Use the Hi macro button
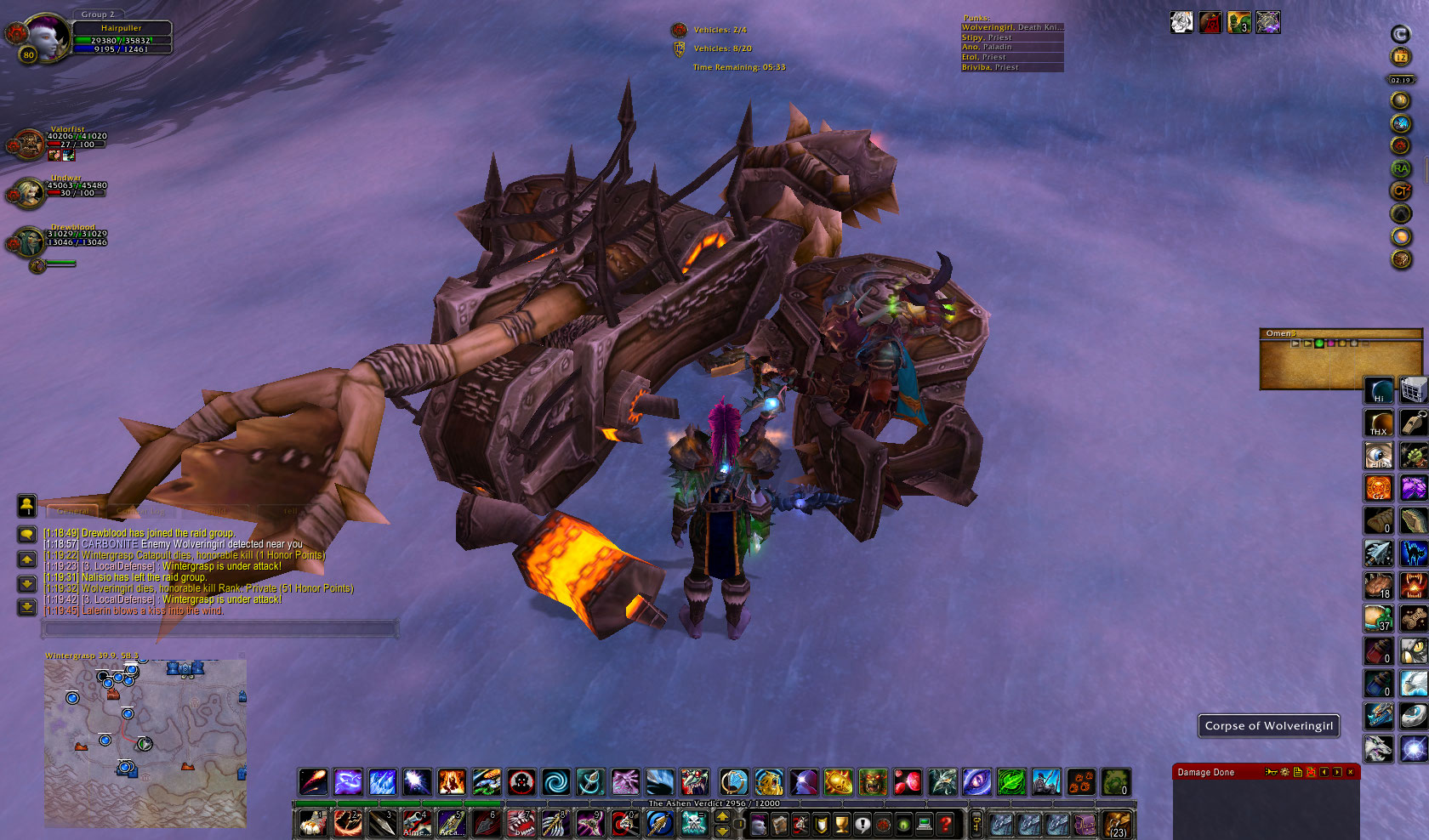The width and height of the screenshot is (1429, 840). (1379, 390)
